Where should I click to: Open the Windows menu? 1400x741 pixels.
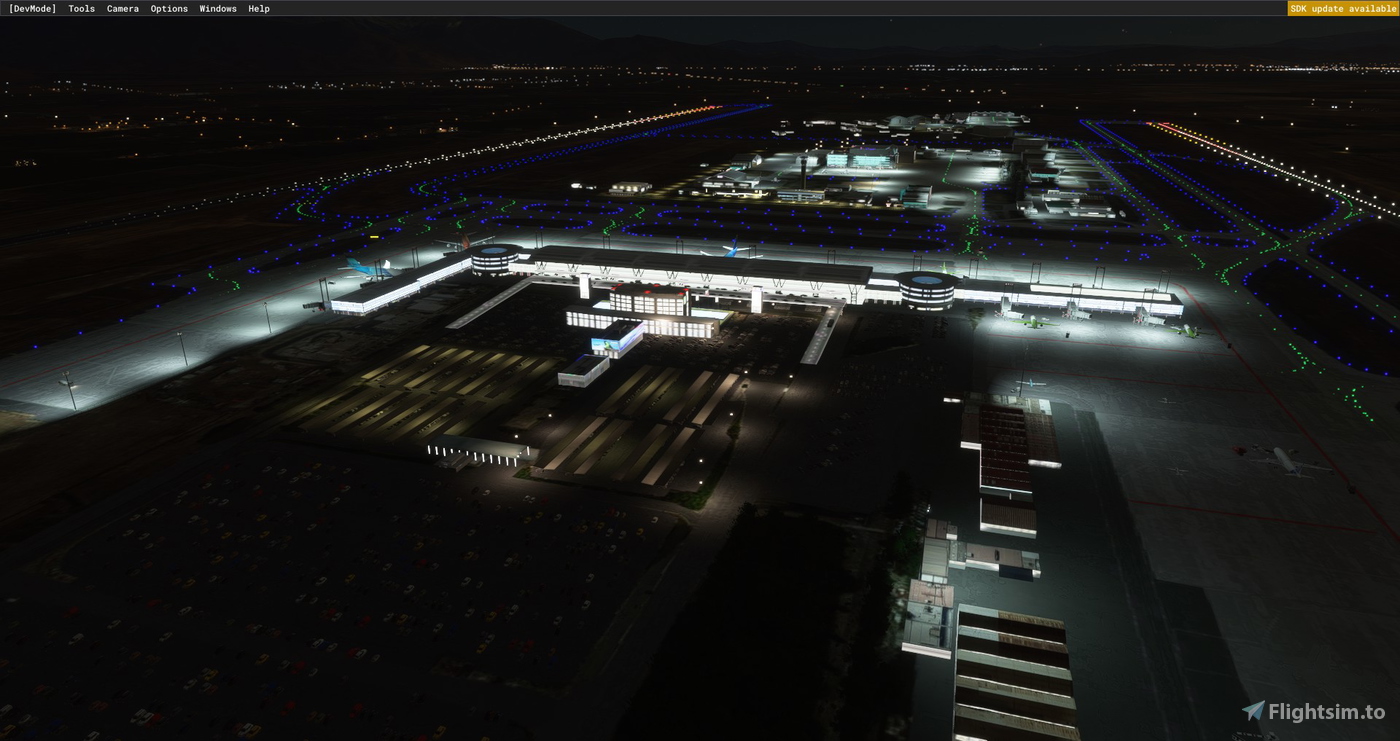point(217,8)
